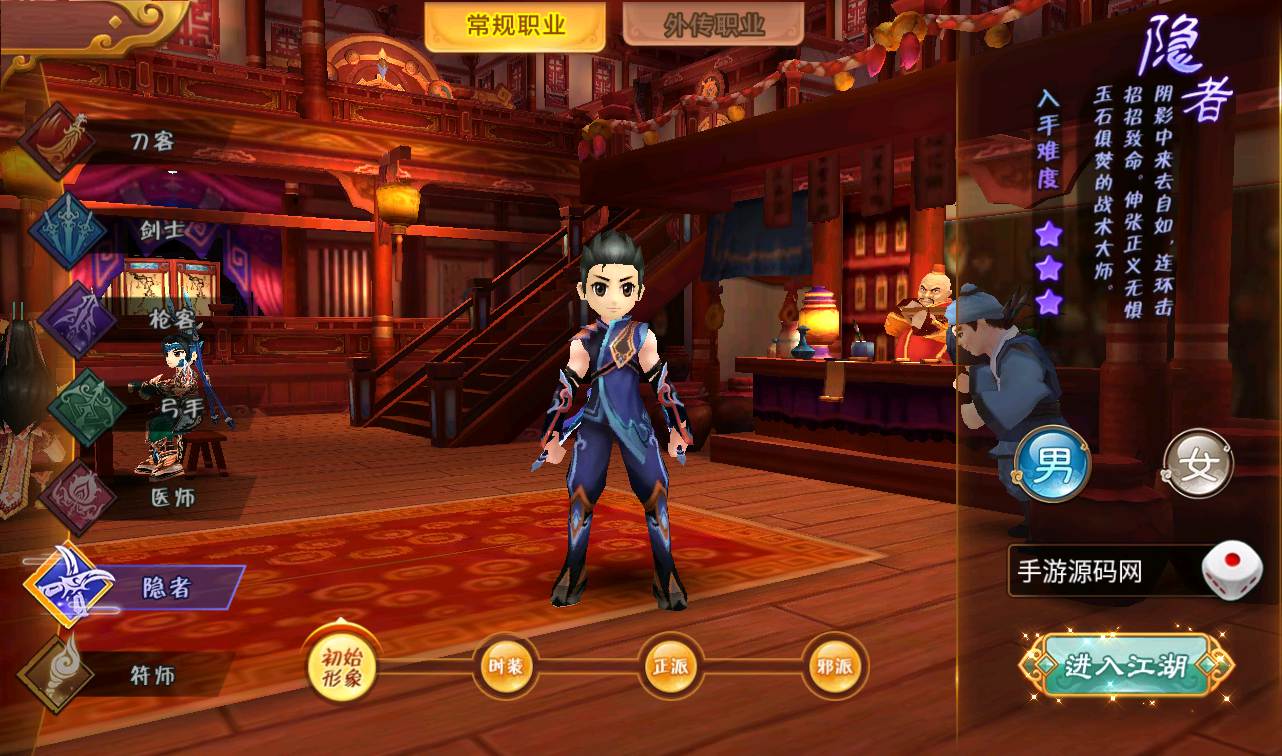This screenshot has width=1282, height=756.
Task: Click 进入江湖 to enter the game
Action: 1125,665
